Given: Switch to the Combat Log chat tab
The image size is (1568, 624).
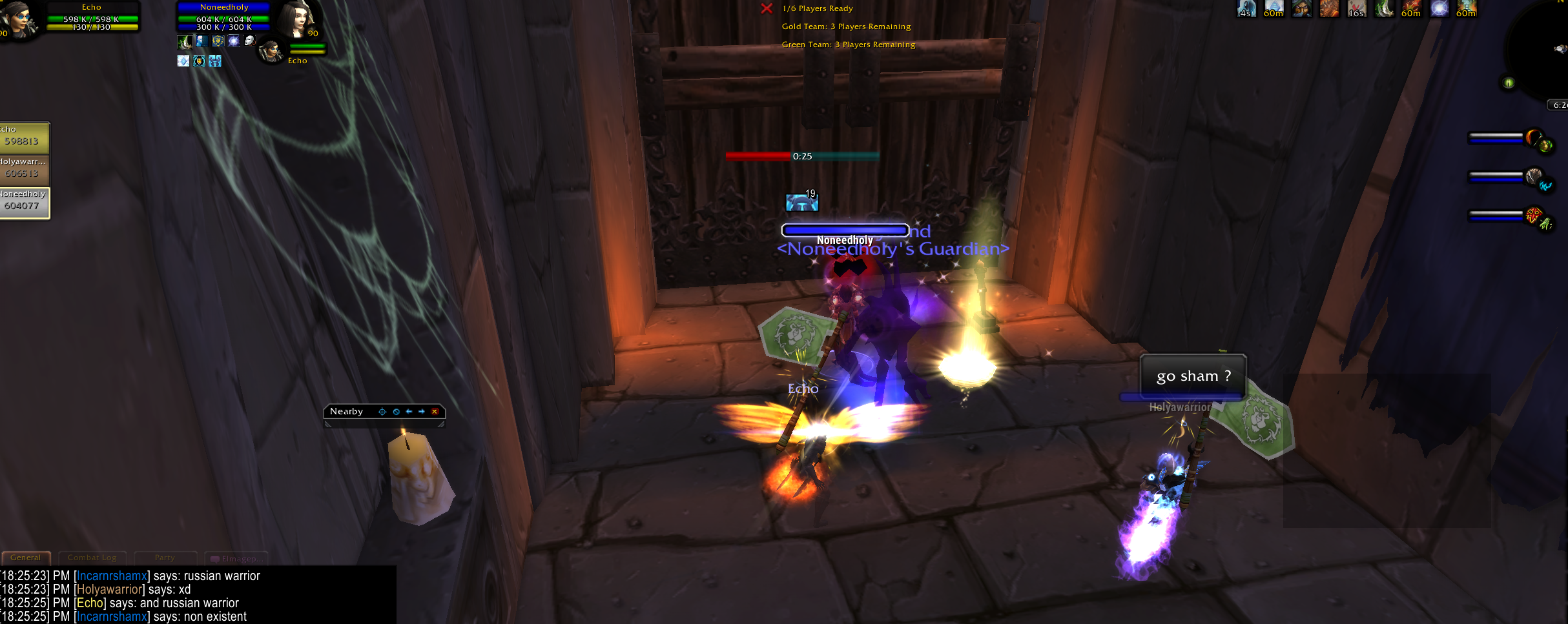Looking at the screenshot, I should (92, 558).
